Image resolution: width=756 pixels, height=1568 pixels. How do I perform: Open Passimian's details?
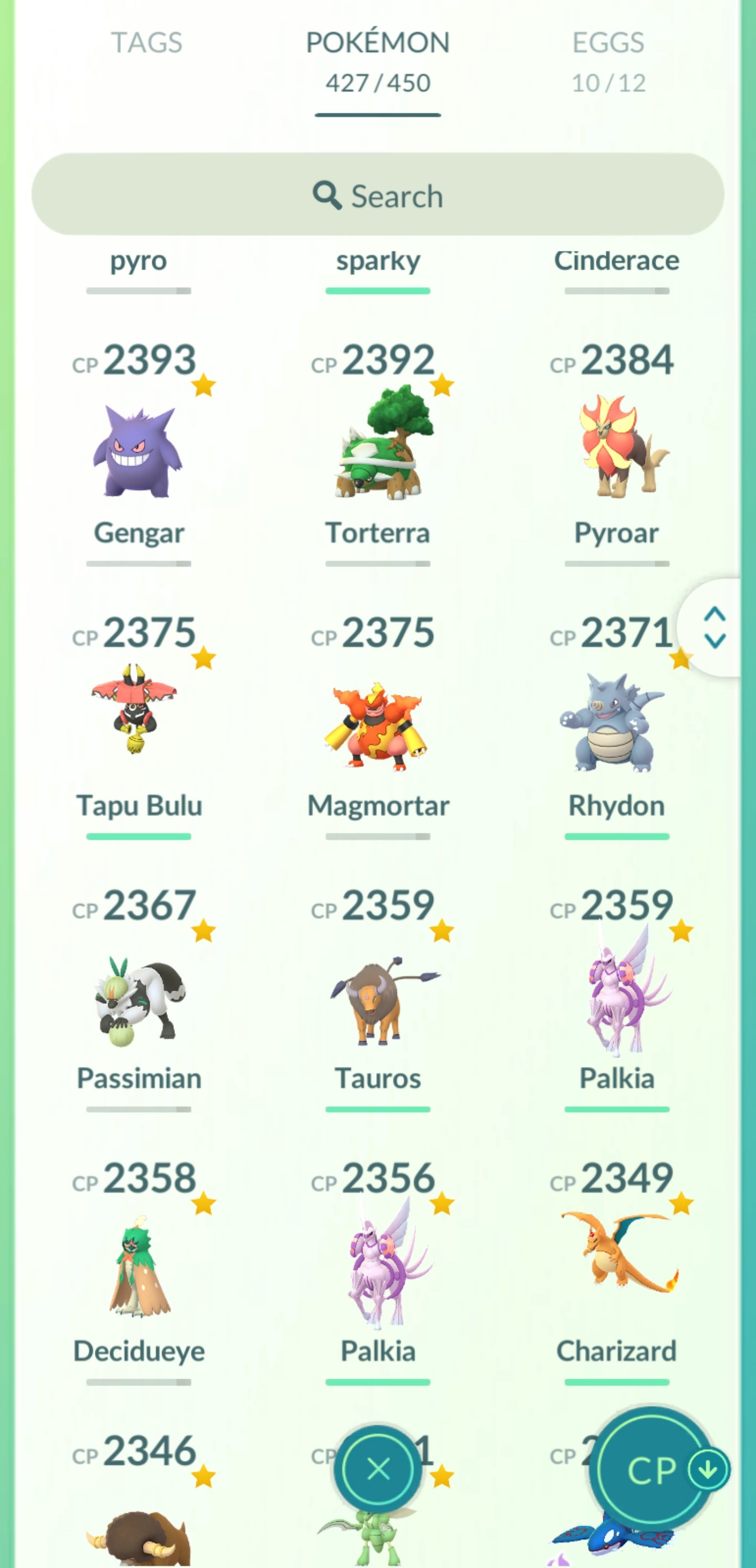coord(139,998)
